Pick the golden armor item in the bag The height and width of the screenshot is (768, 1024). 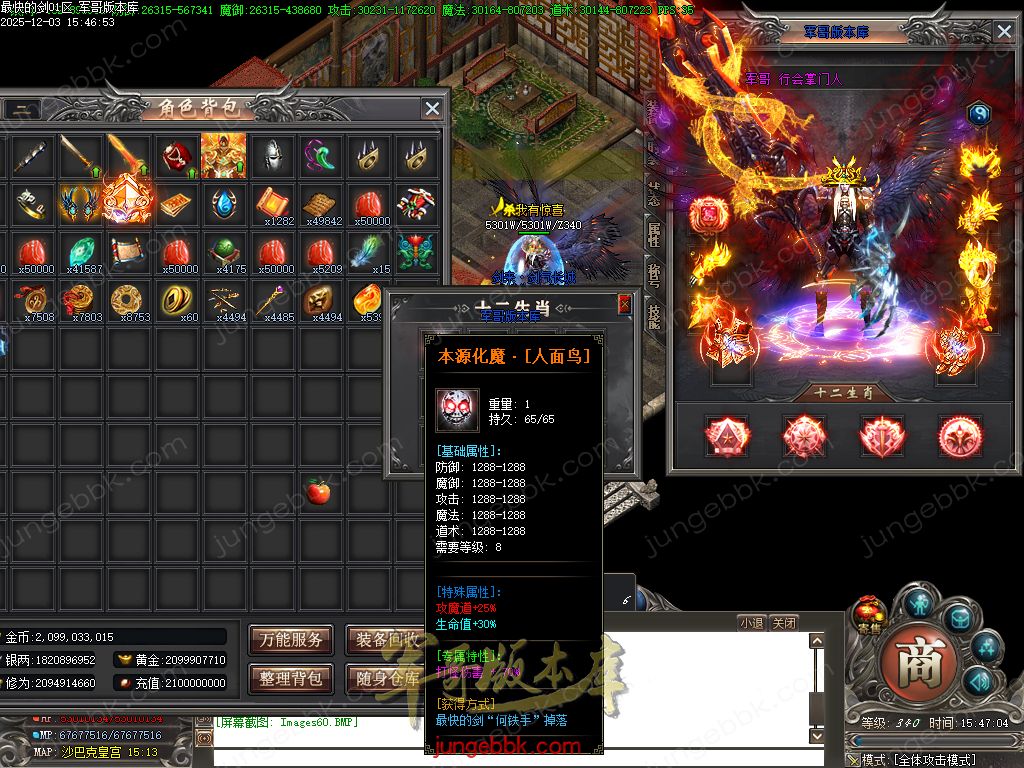pyautogui.click(x=223, y=155)
